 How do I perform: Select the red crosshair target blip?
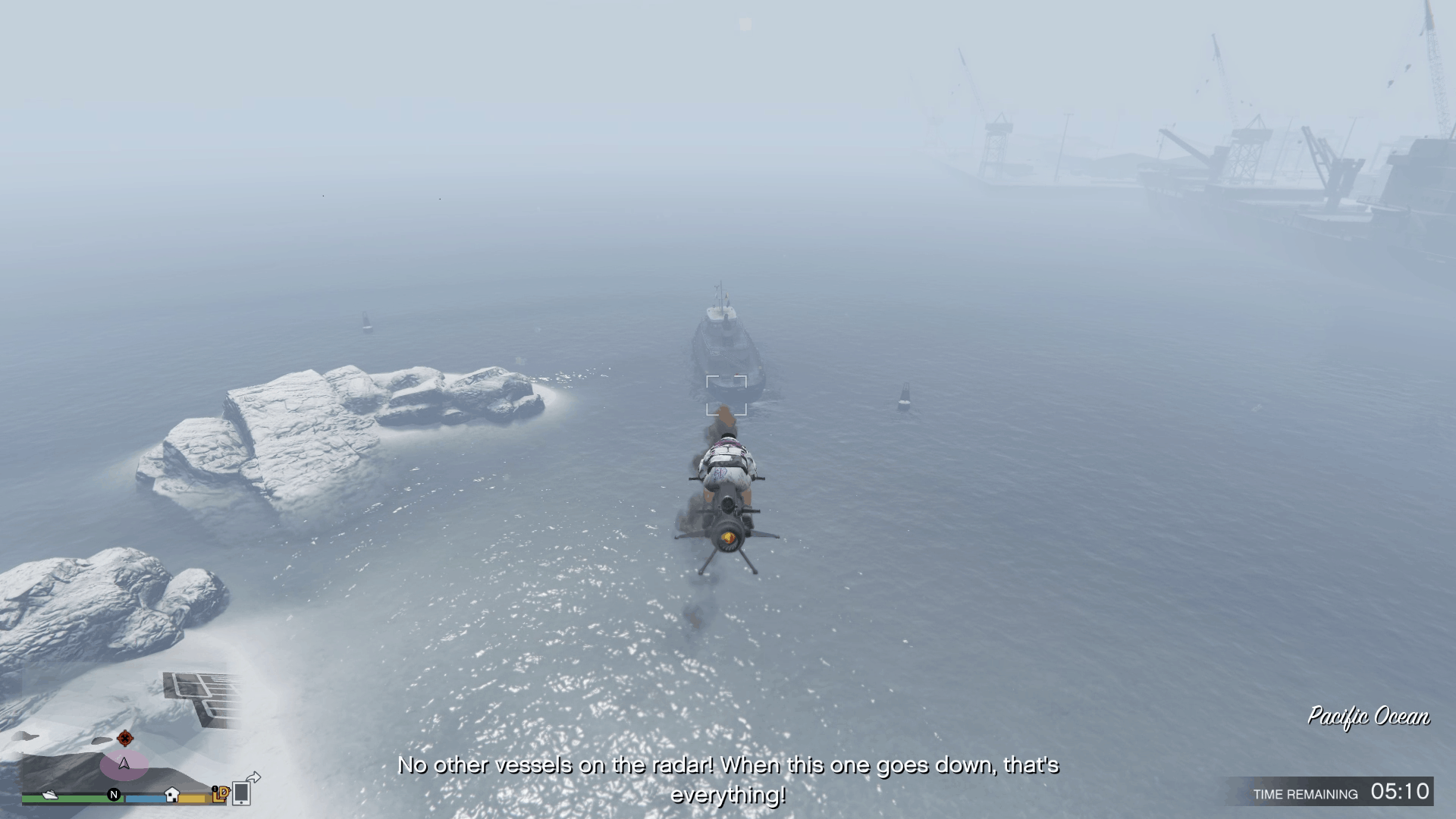pos(125,738)
